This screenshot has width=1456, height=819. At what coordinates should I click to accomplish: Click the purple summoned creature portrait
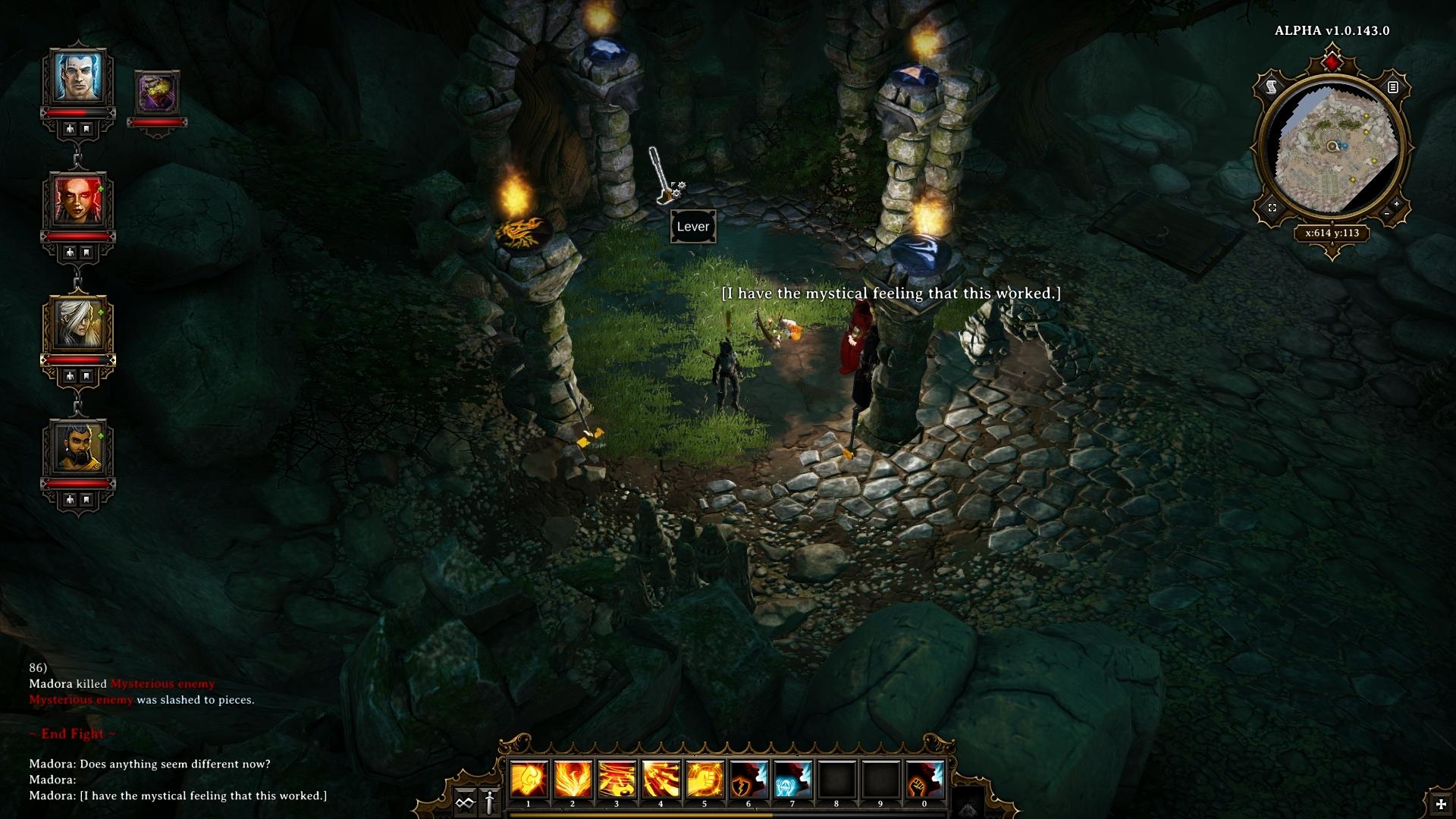pyautogui.click(x=158, y=94)
